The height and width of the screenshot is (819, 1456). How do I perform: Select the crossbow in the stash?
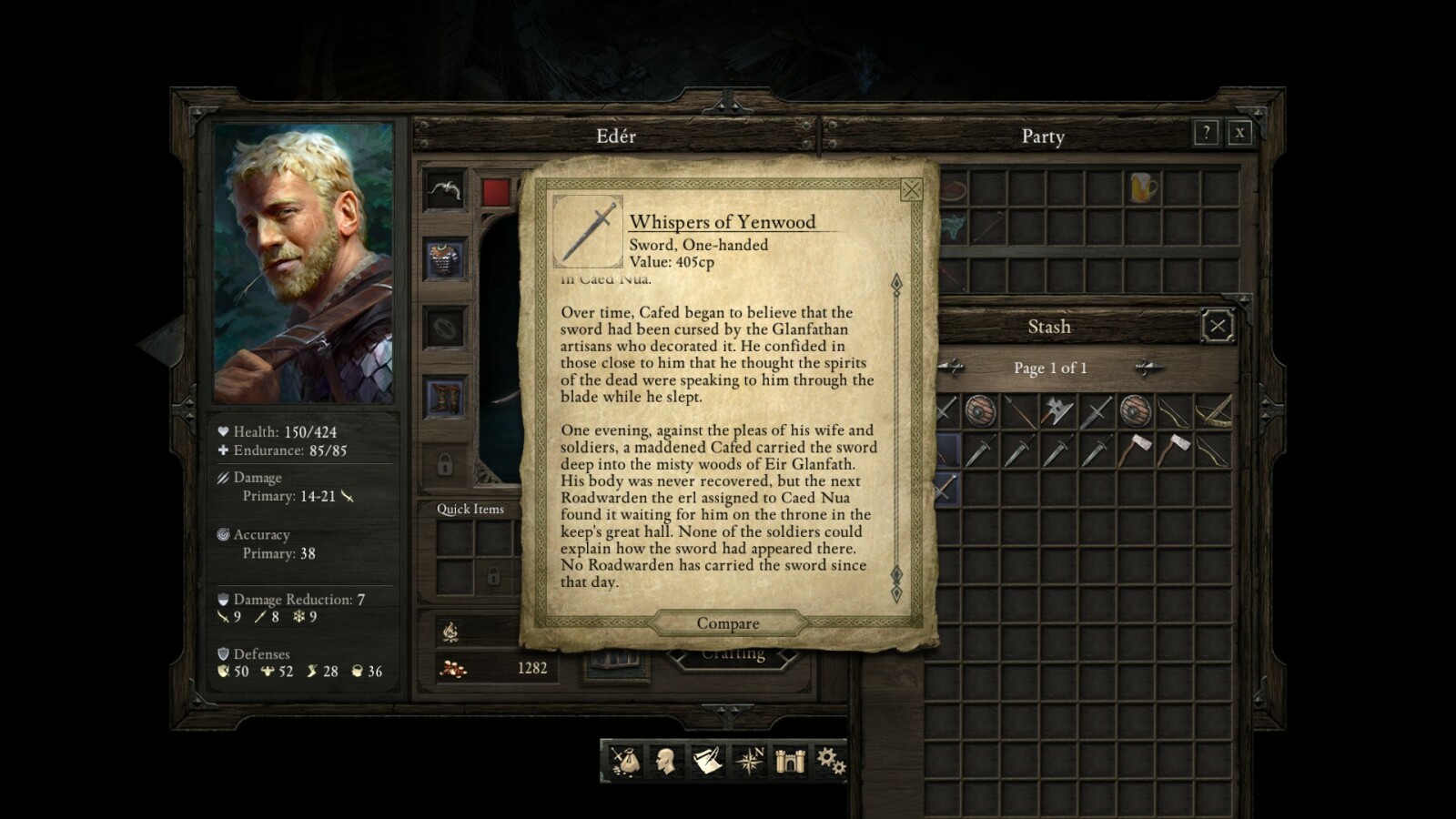tap(1211, 412)
